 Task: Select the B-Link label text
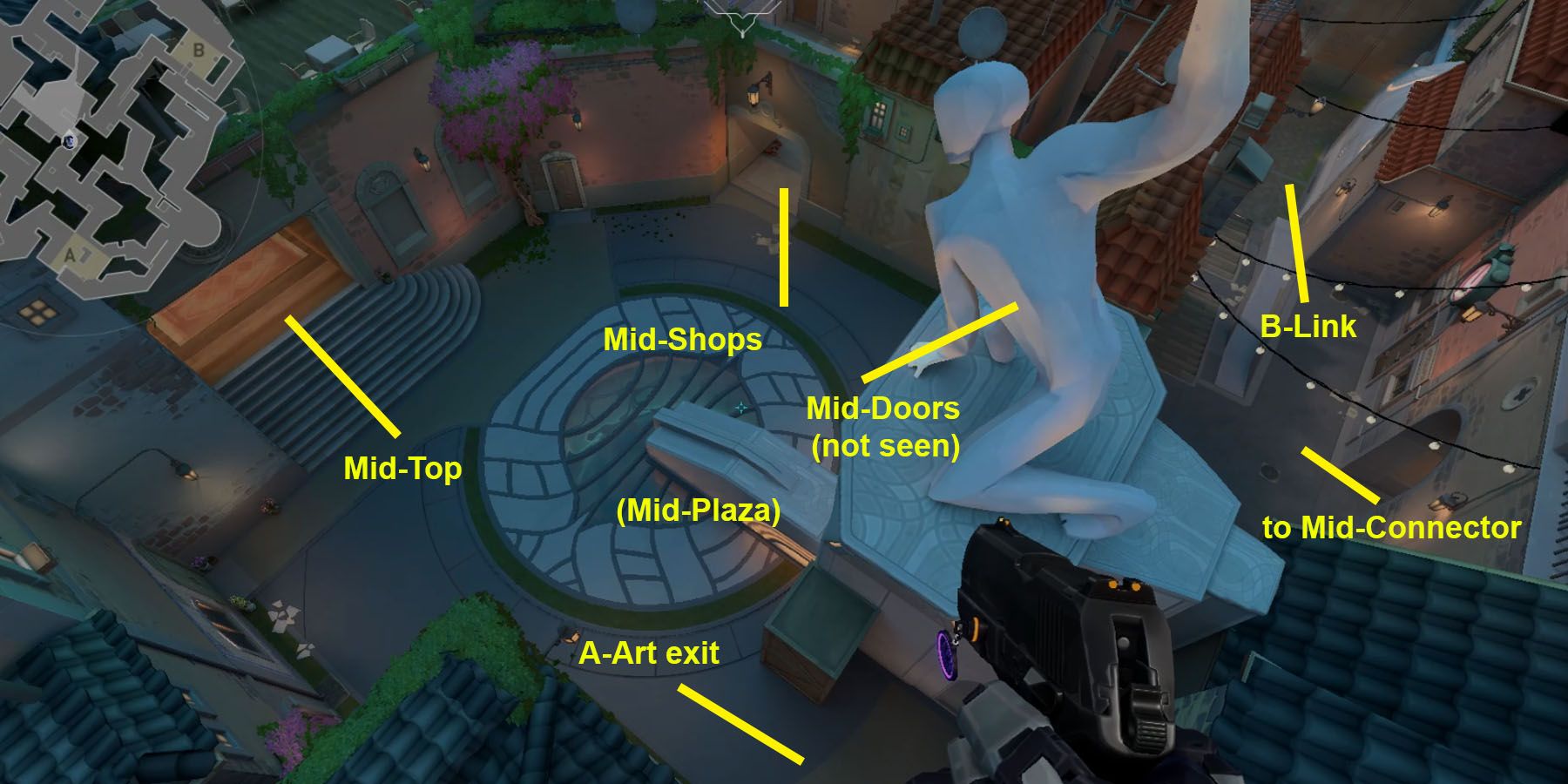pyautogui.click(x=1308, y=328)
